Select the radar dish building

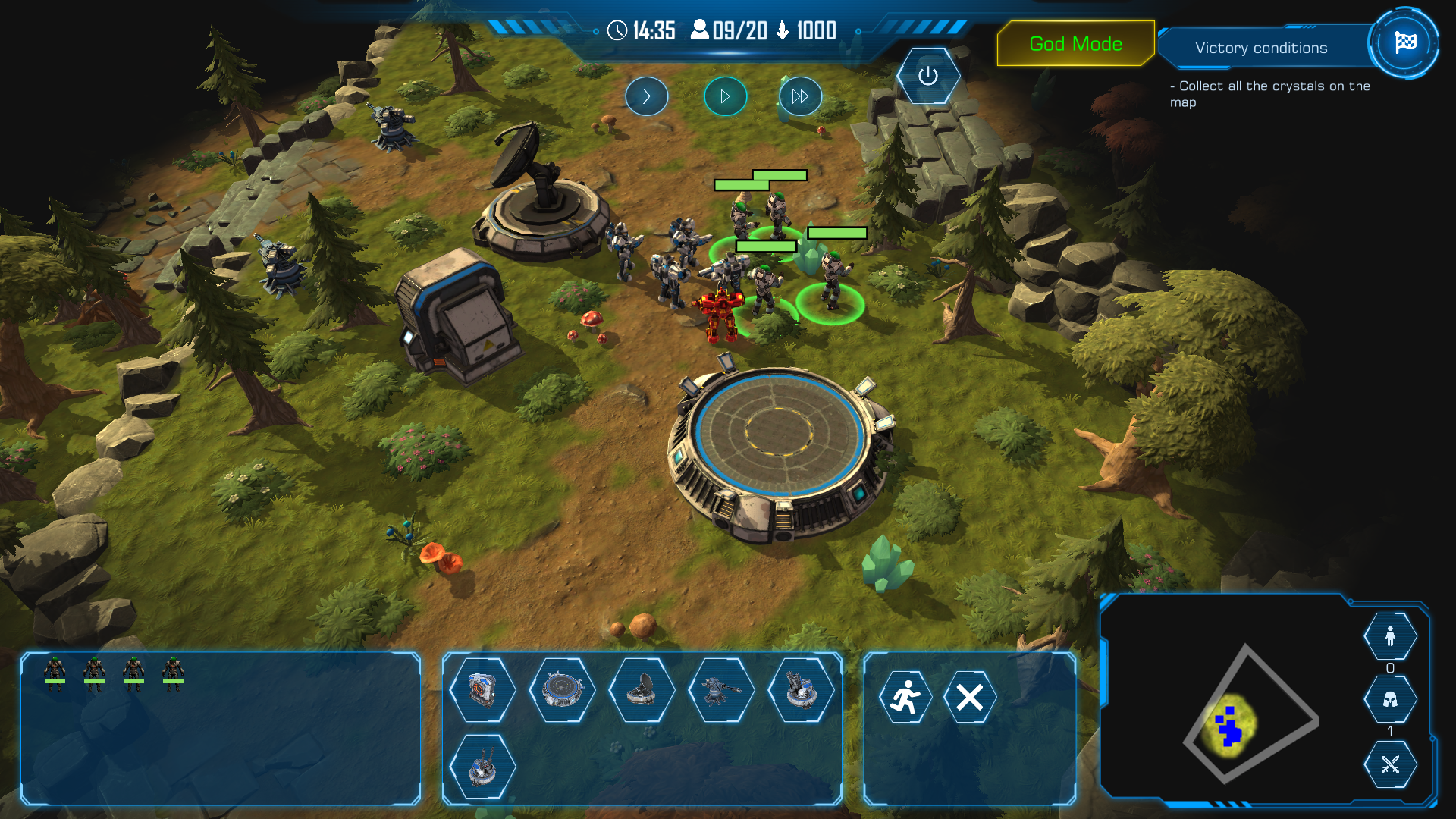click(642, 690)
